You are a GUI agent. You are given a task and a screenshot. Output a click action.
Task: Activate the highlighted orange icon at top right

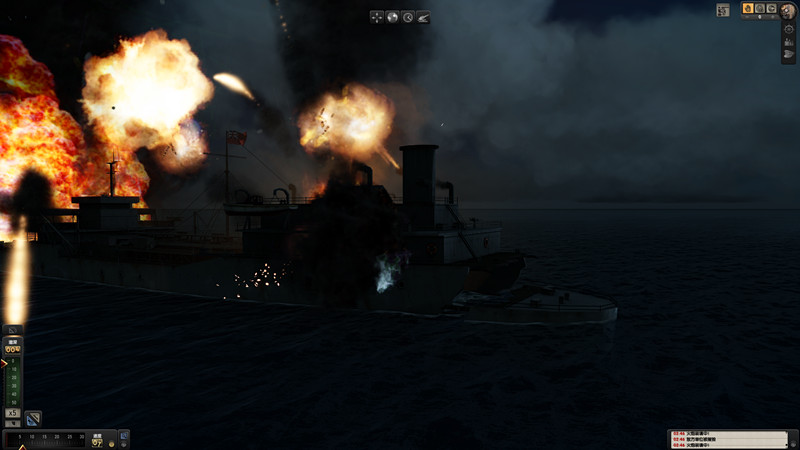pyautogui.click(x=748, y=9)
